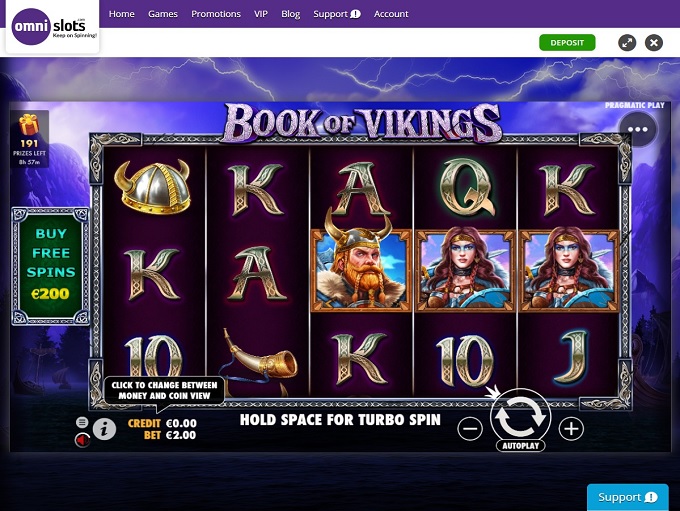Open the small hamburger settings menu
The height and width of the screenshot is (511, 680).
tap(82, 423)
